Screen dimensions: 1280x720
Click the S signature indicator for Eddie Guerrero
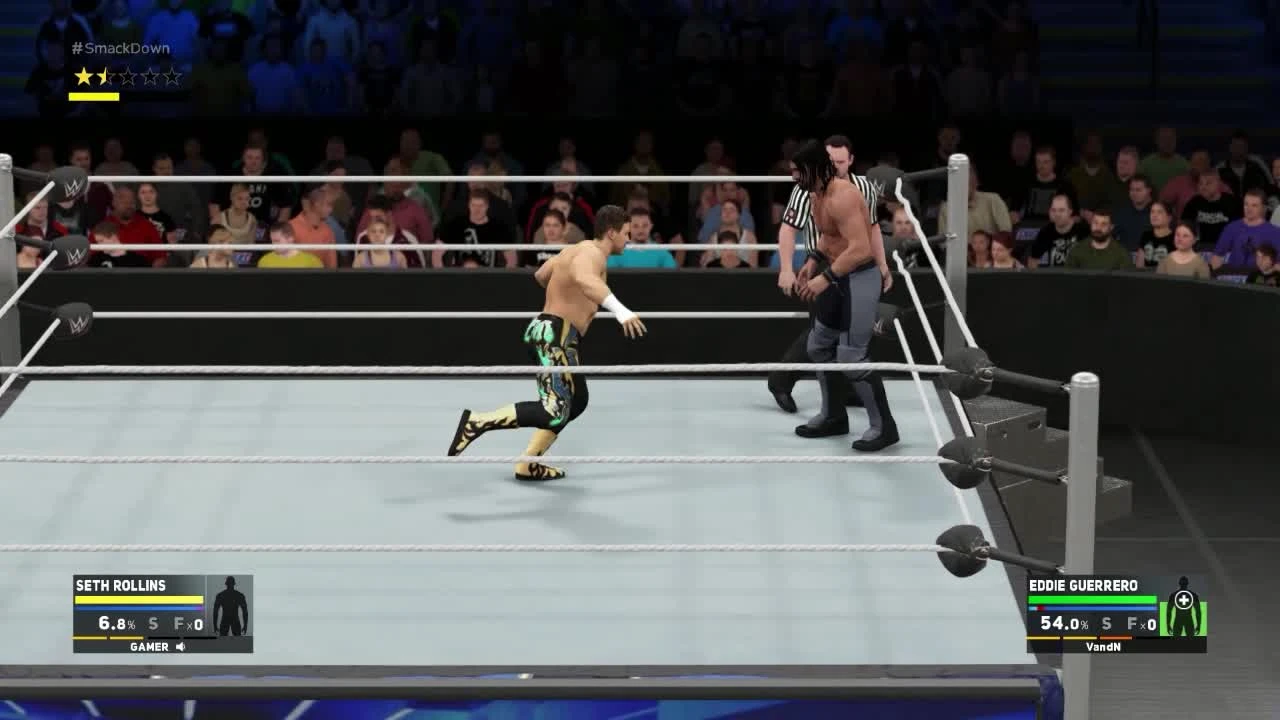[1105, 622]
